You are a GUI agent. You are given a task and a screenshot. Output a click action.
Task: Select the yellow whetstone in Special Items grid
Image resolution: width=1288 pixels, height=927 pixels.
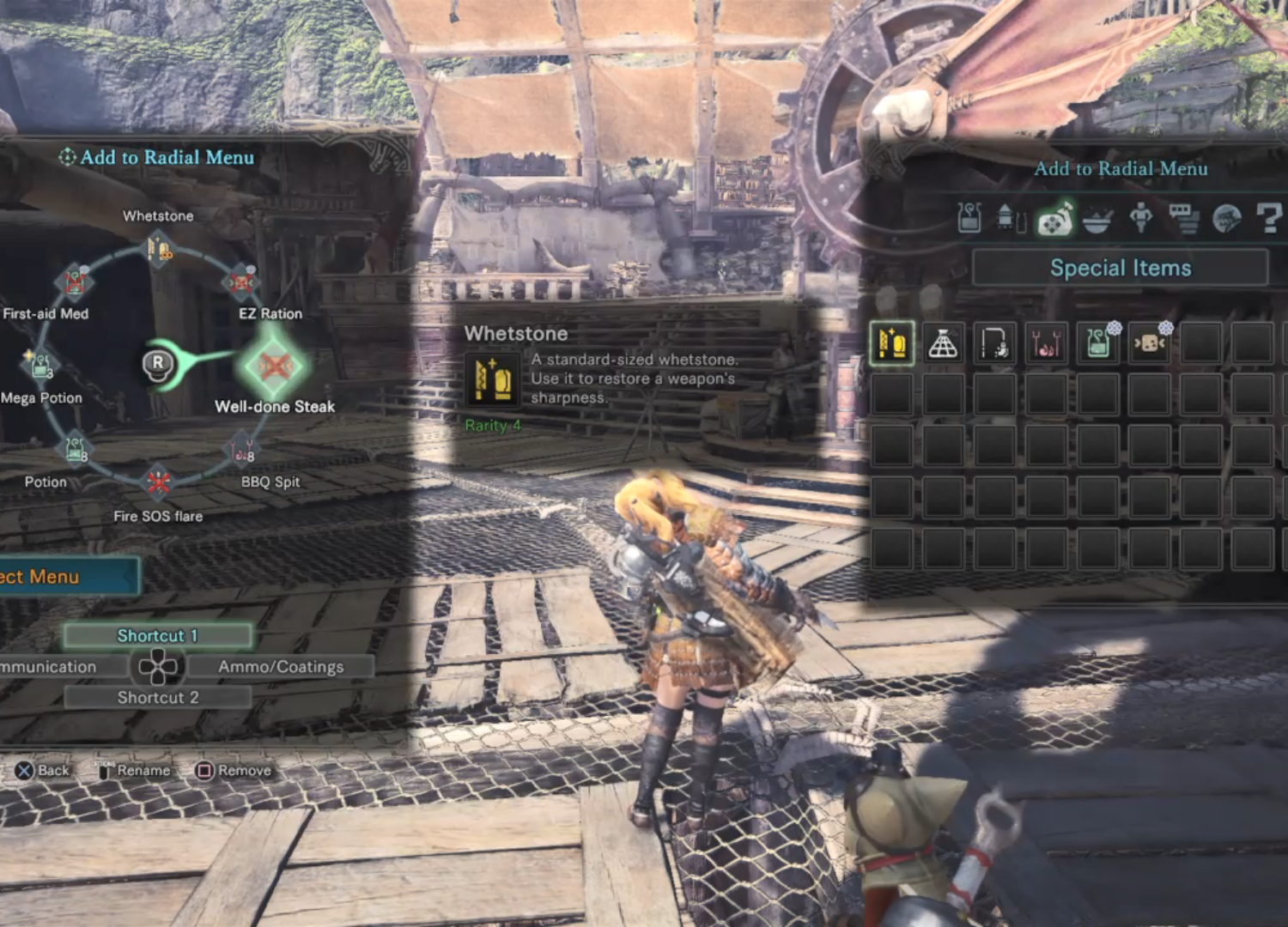click(892, 343)
